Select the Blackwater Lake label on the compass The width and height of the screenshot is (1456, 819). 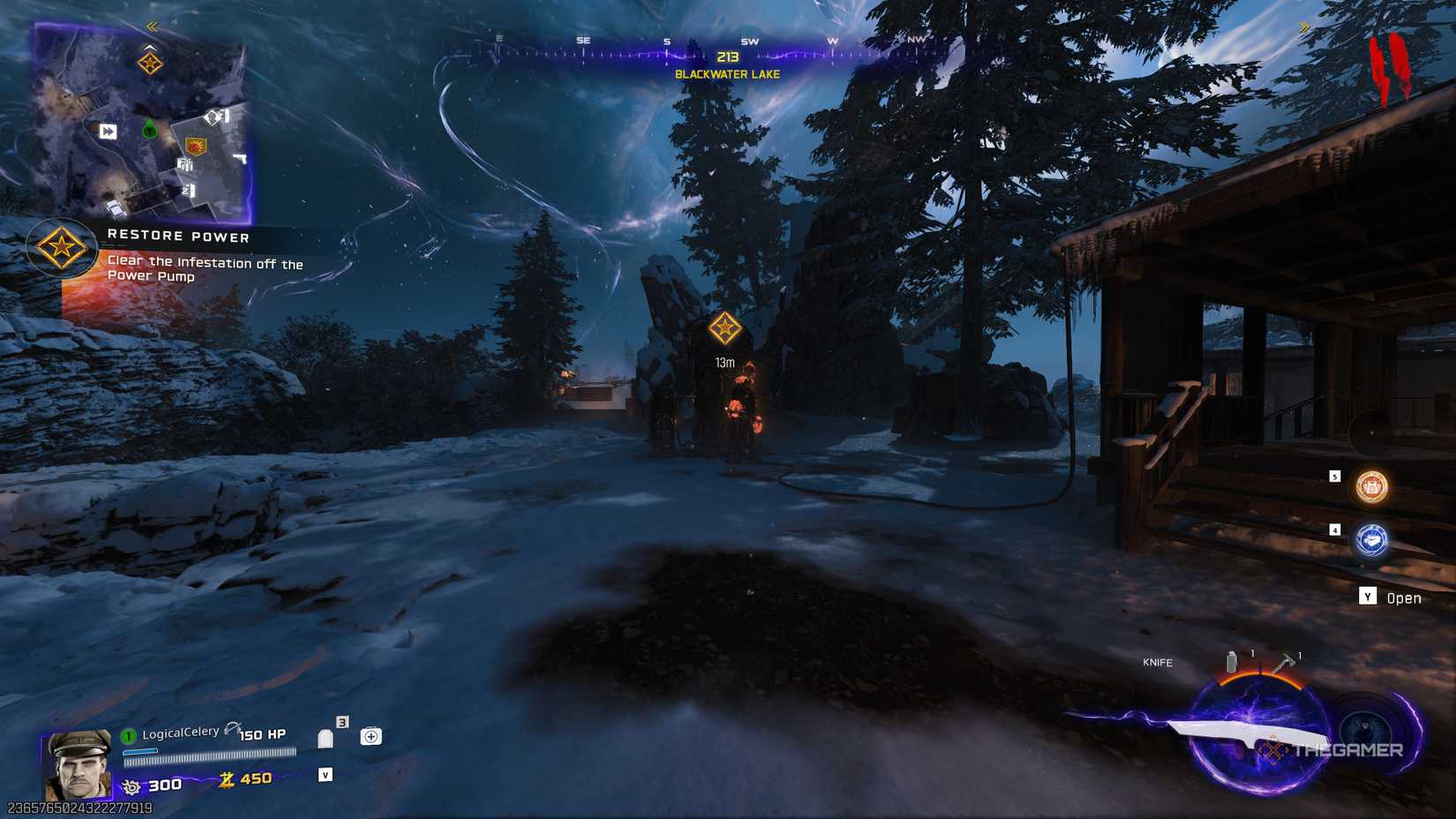pos(725,76)
